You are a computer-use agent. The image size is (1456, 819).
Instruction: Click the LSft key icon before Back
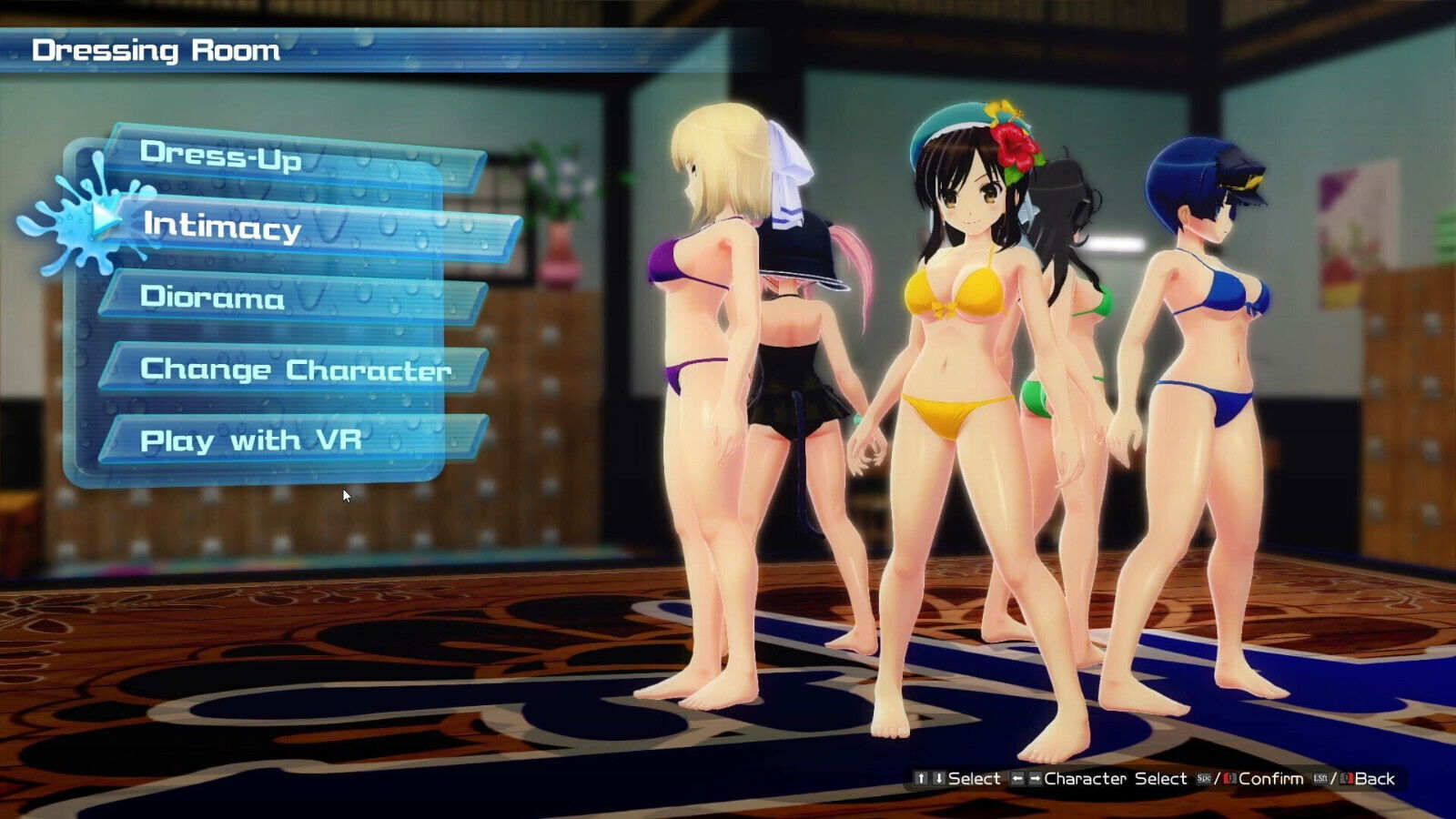click(1321, 779)
